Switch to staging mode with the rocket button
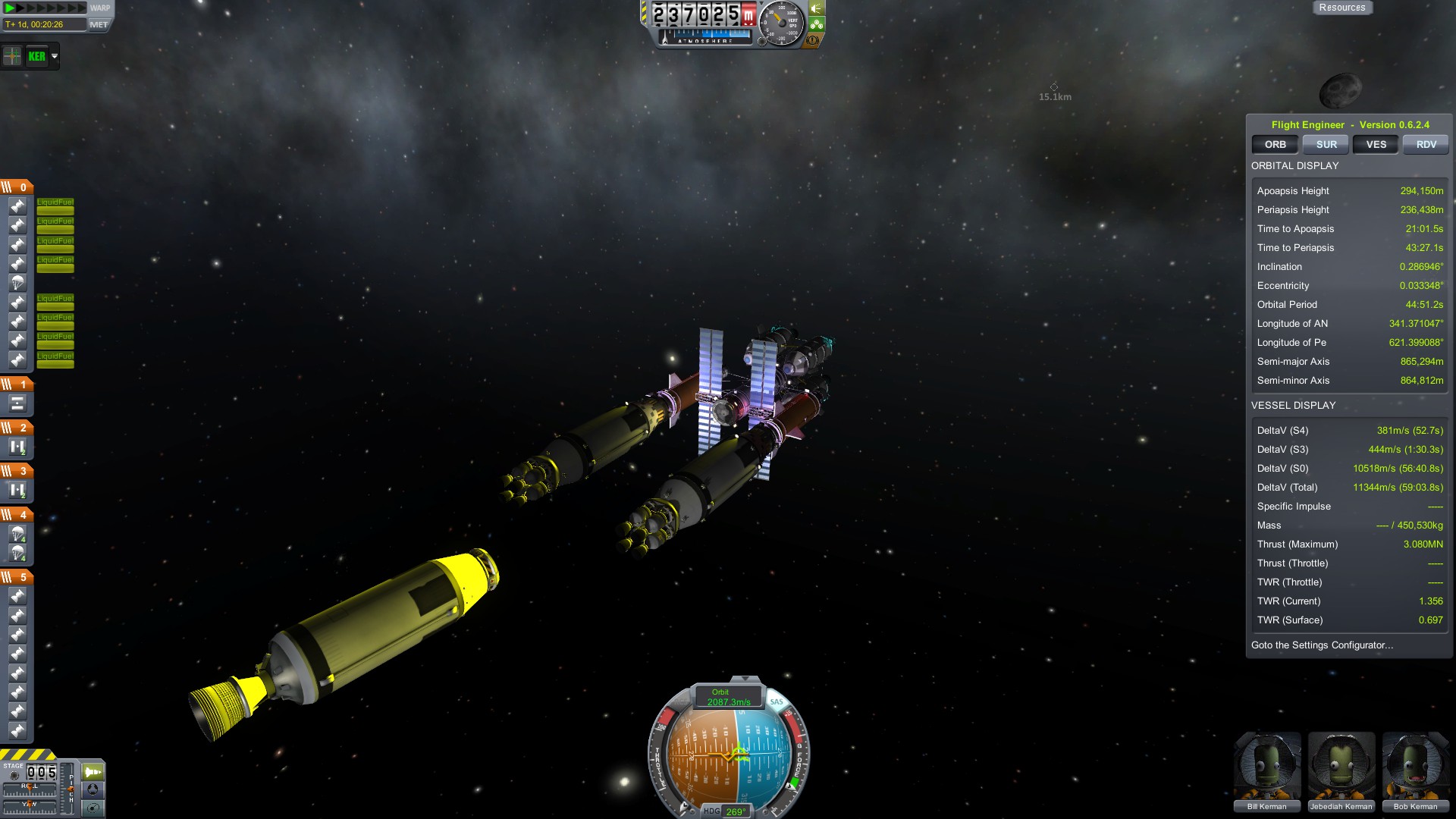 (x=93, y=772)
